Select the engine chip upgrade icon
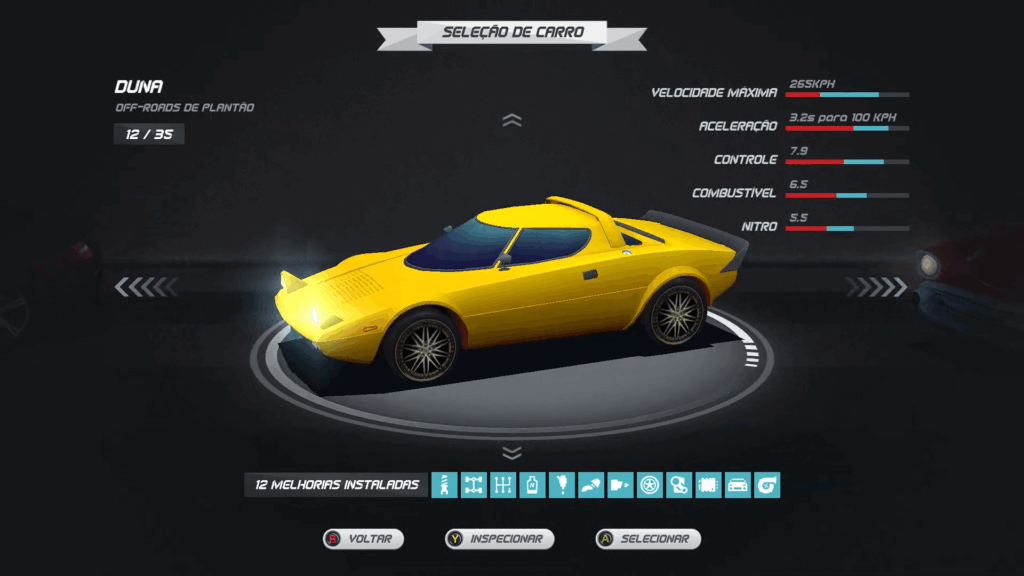This screenshot has height=576, width=1024. [x=708, y=486]
